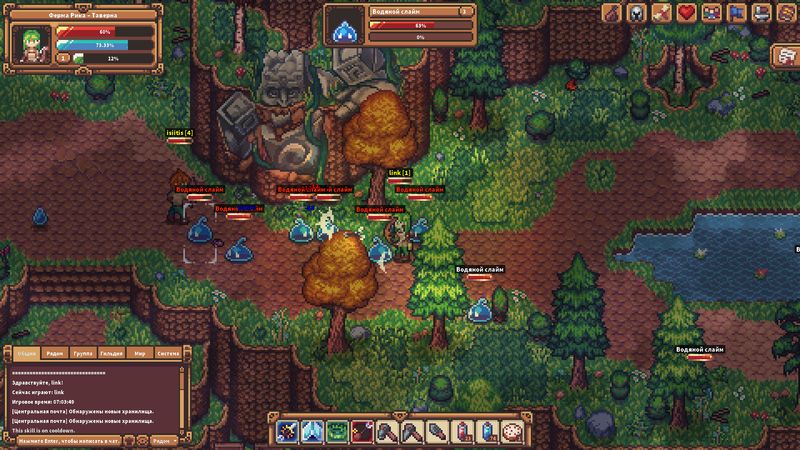This screenshot has height=450, width=800.
Task: Open the Рядом chat channel dropdown
Action: tap(162, 440)
